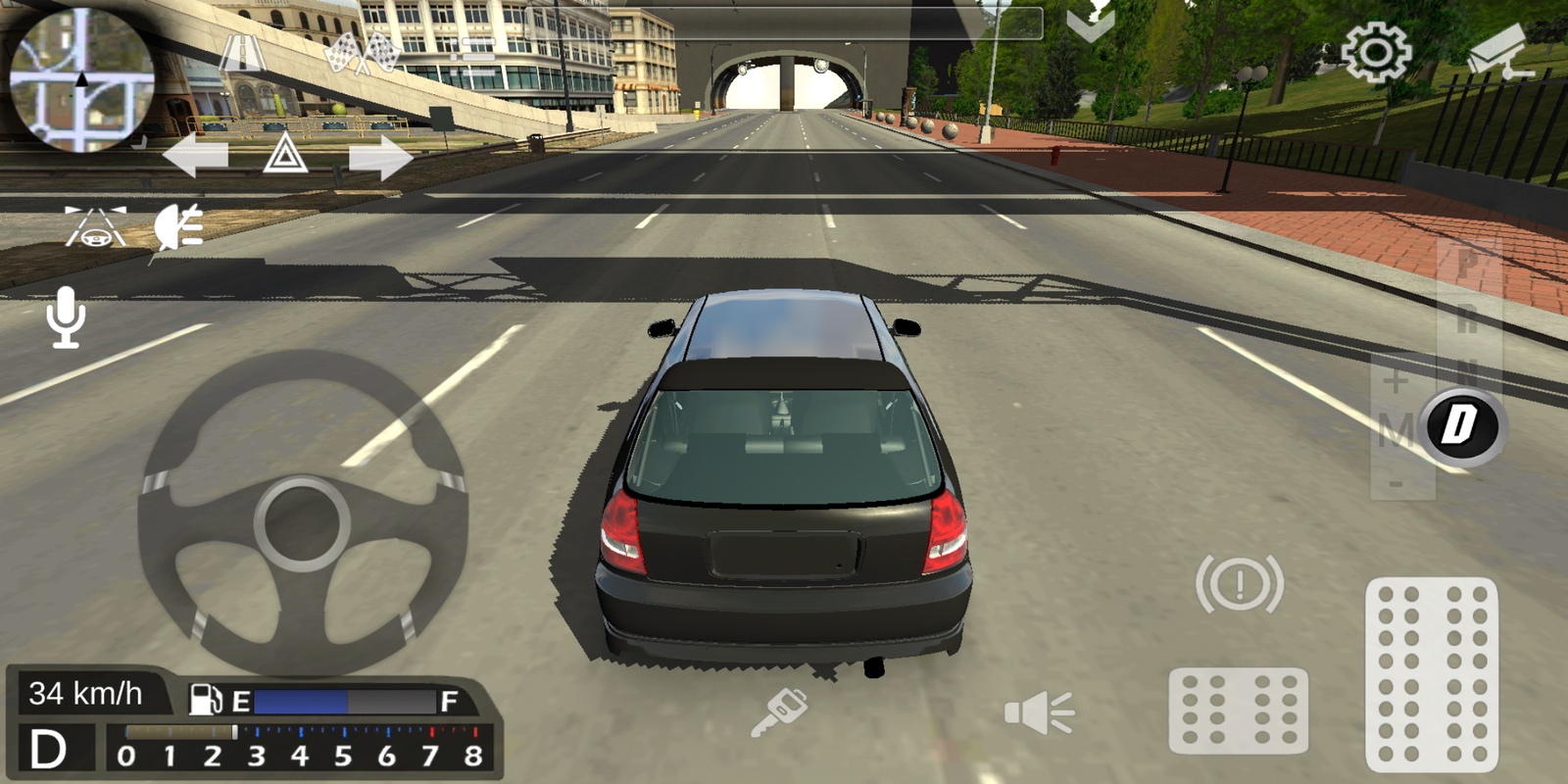1568x784 pixels.
Task: Tap the microphone voice chat icon
Action: (66, 318)
